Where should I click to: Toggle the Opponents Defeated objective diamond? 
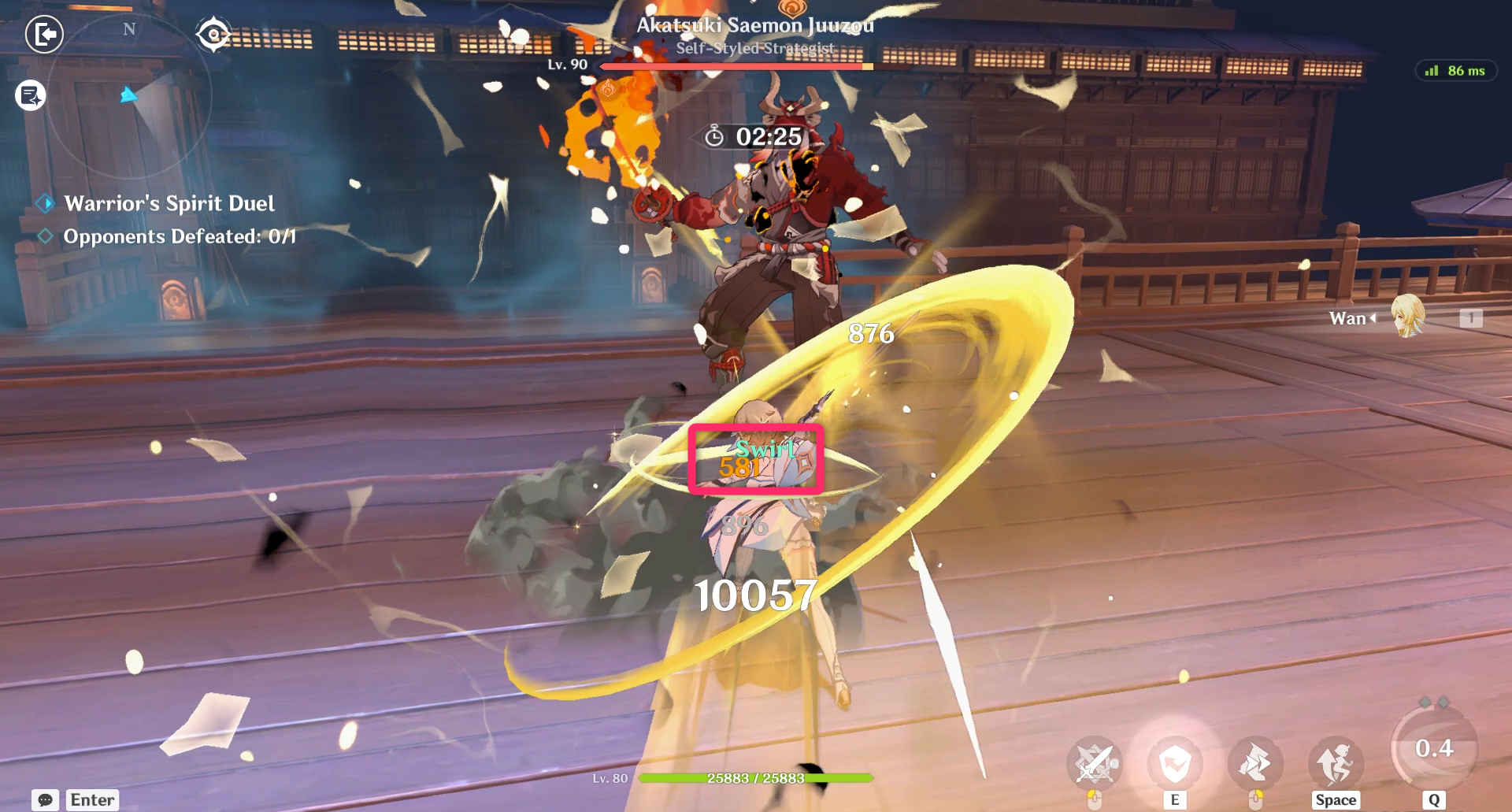tap(45, 234)
